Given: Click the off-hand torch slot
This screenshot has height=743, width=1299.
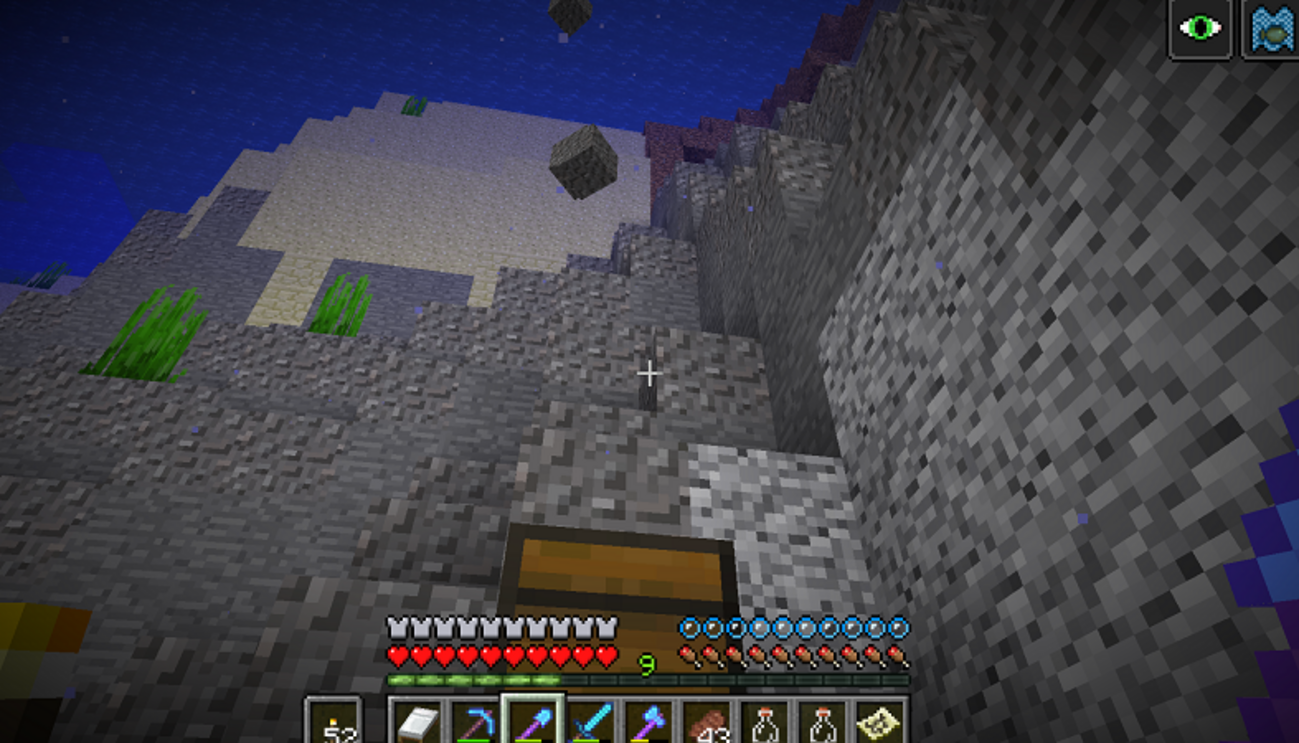Looking at the screenshot, I should click(333, 722).
